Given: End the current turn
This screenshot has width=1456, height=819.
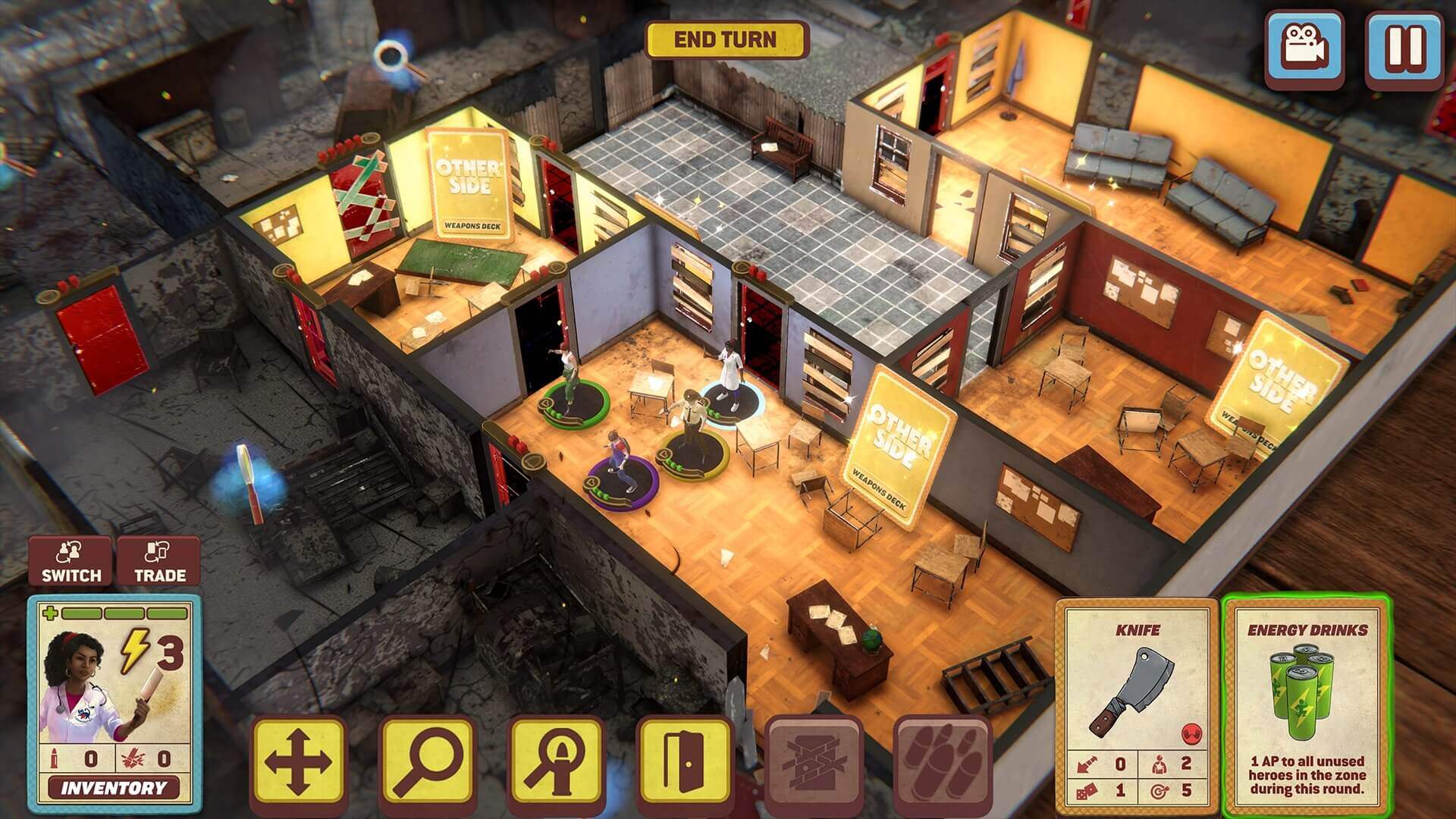Looking at the screenshot, I should tap(725, 40).
